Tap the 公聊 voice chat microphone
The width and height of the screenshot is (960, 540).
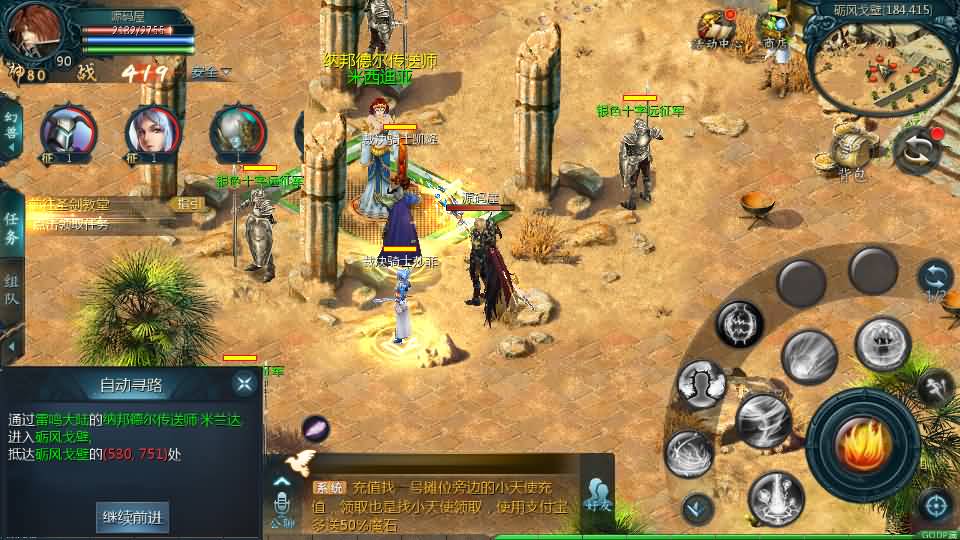[282, 497]
